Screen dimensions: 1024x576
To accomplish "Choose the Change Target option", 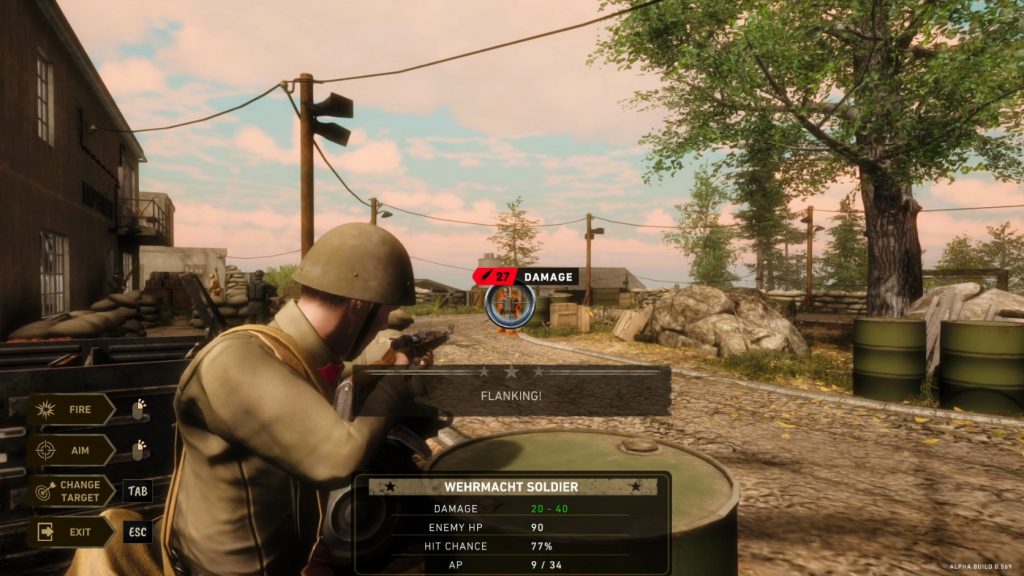I will click(x=71, y=491).
